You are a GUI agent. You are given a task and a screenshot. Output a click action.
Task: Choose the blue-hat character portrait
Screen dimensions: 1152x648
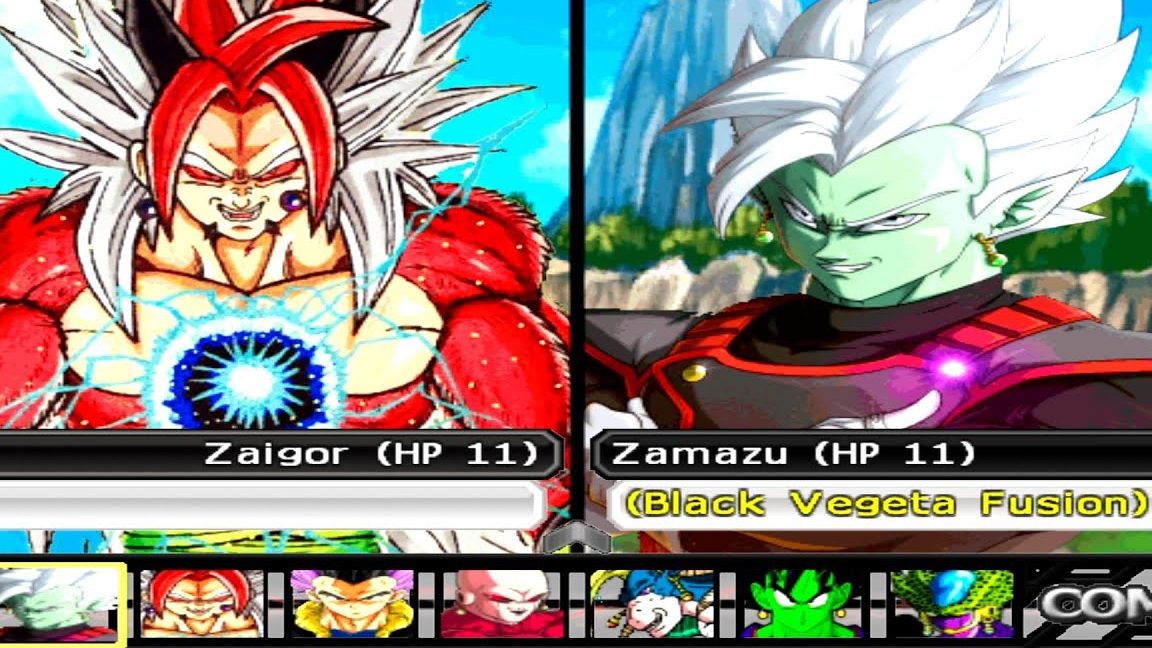(x=652, y=604)
